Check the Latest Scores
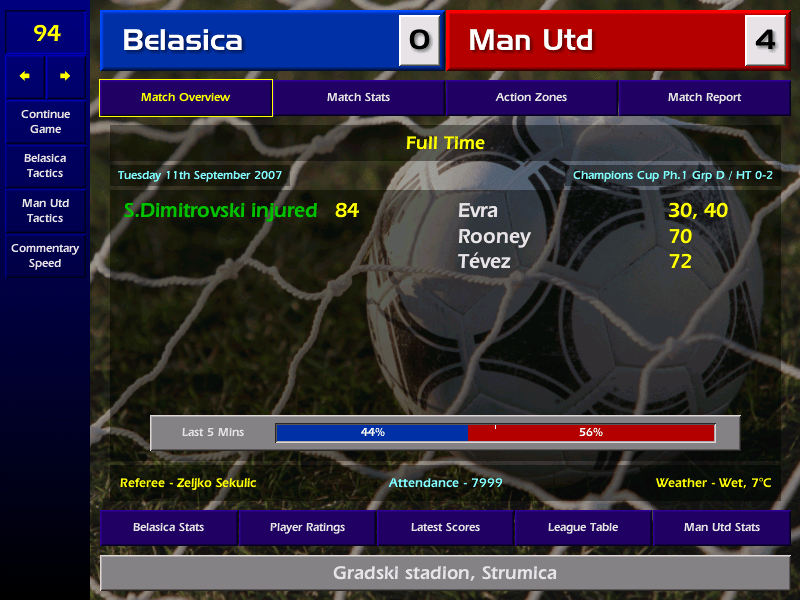The height and width of the screenshot is (600, 800). 445,527
